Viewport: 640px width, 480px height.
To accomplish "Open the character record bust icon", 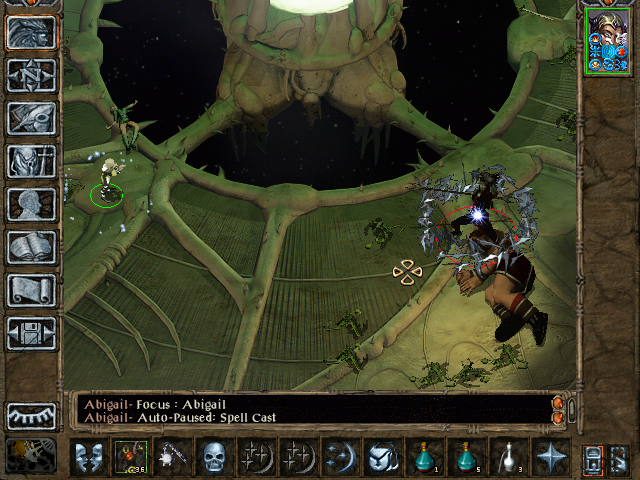I will (32, 204).
